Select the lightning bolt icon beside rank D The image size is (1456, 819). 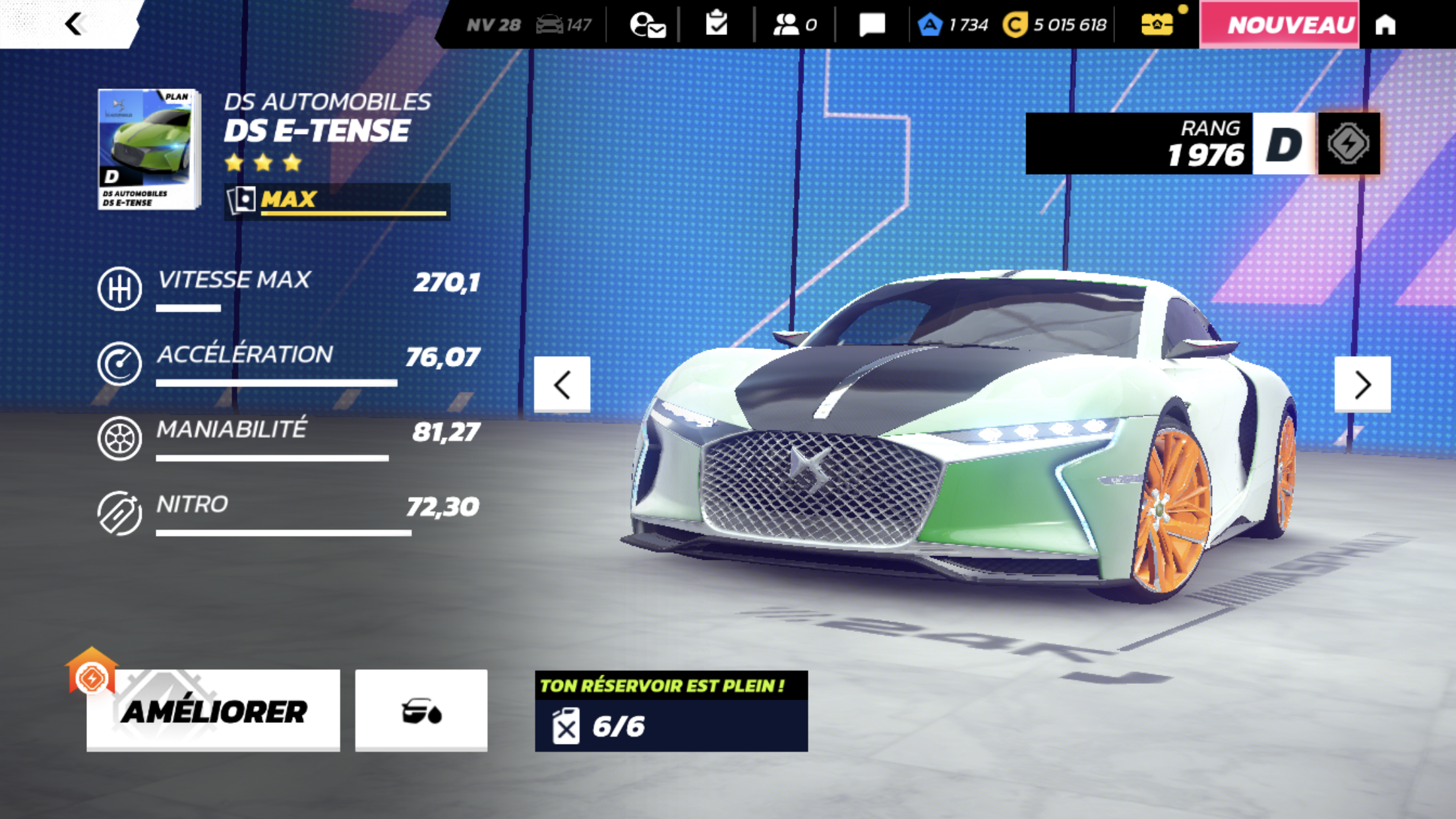[1349, 143]
